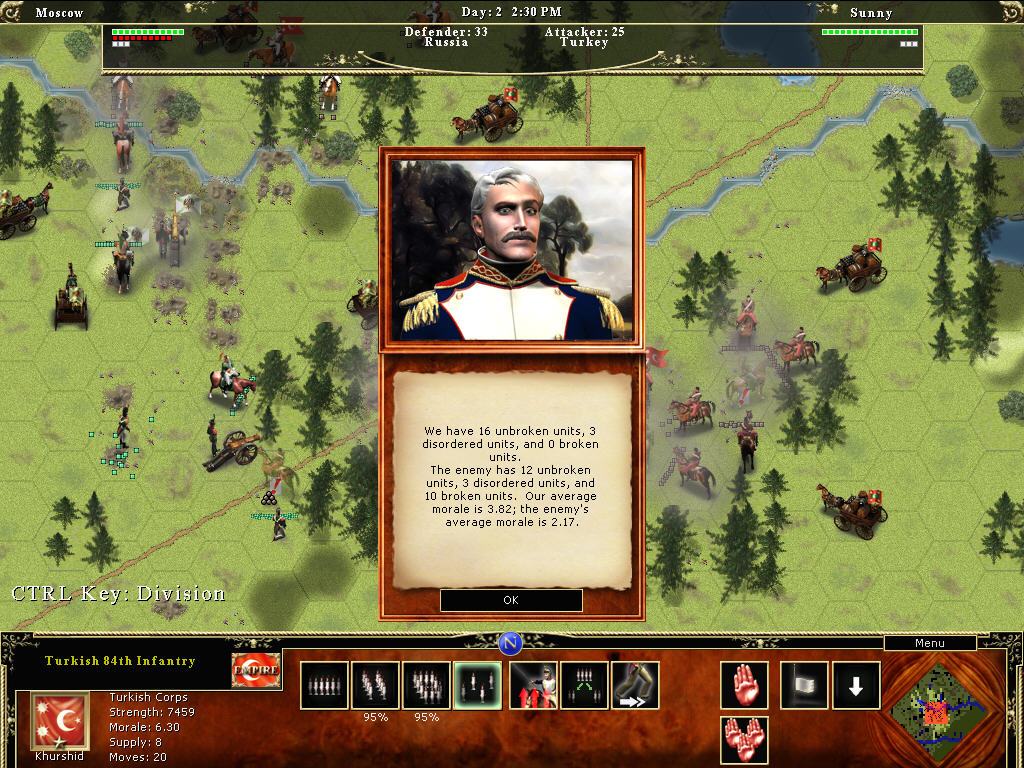Click the double red hands icon

[x=744, y=740]
